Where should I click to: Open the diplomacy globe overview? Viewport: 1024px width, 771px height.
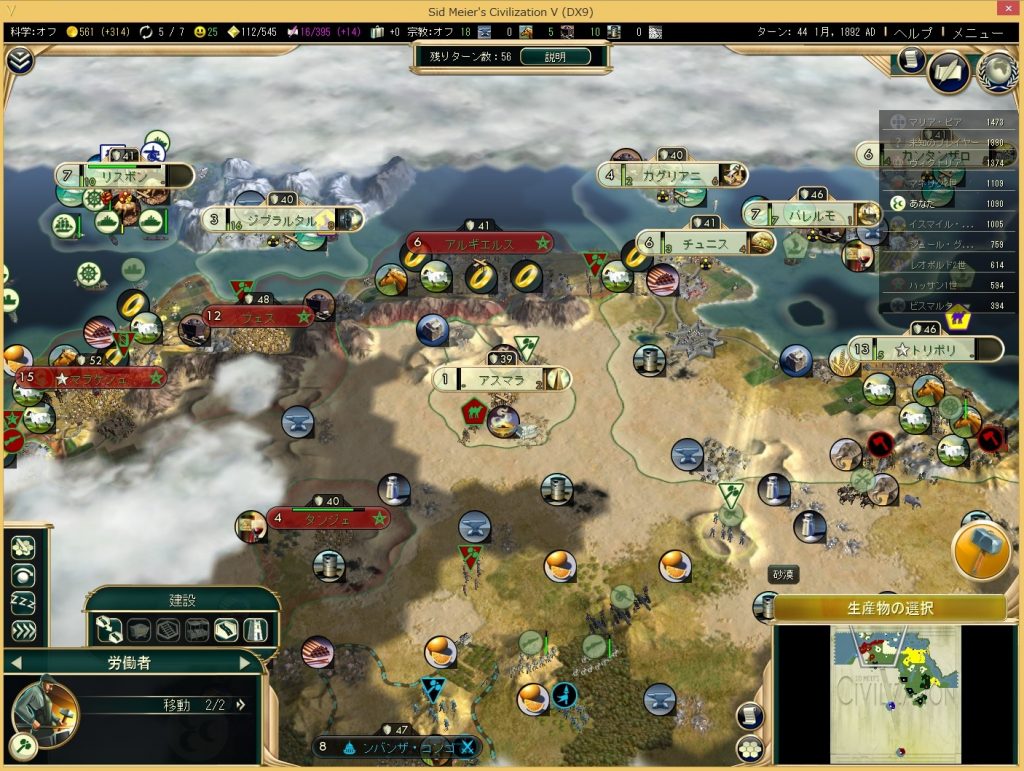coord(996,70)
